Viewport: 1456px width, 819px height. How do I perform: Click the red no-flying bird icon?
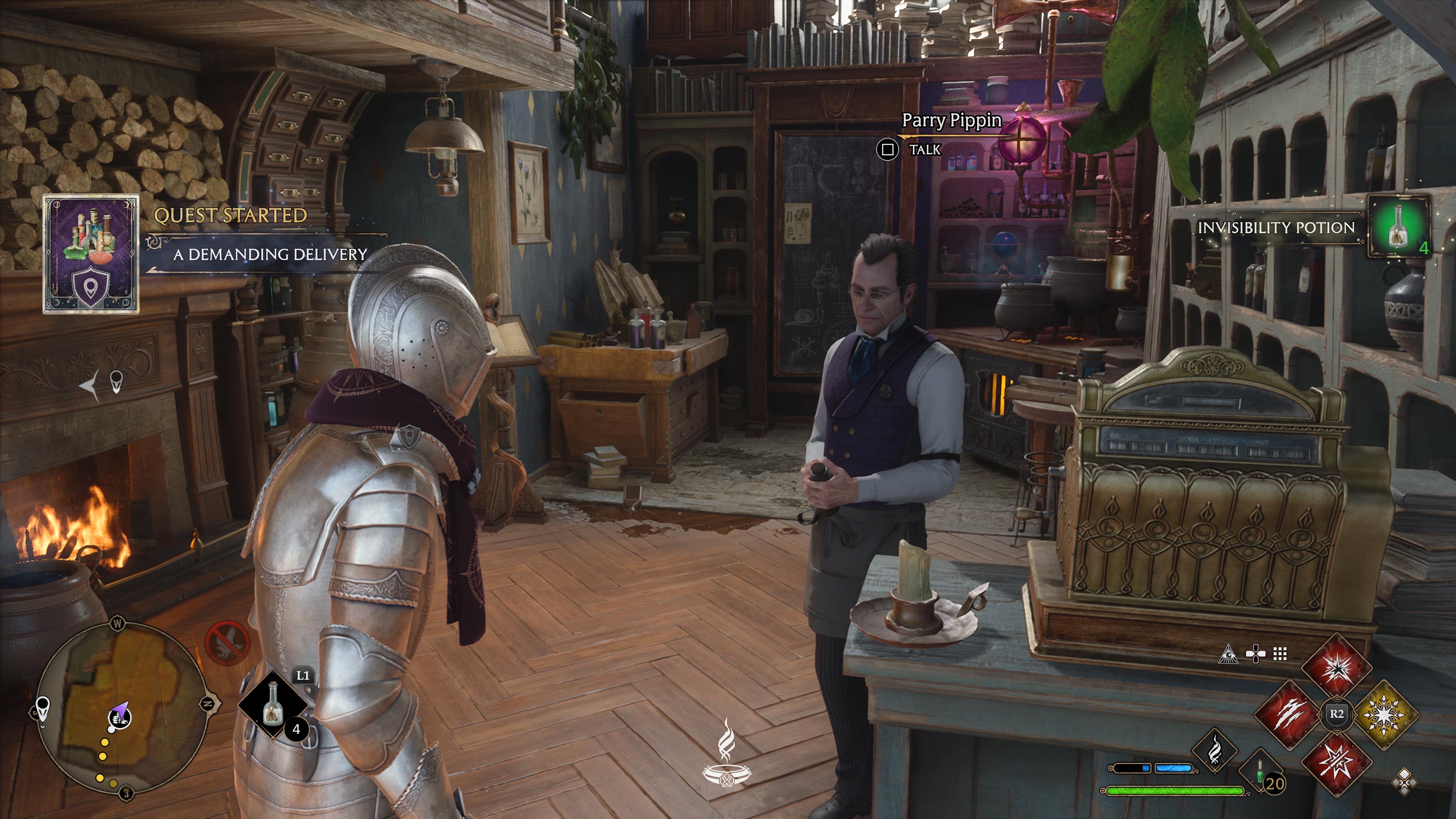point(227,643)
